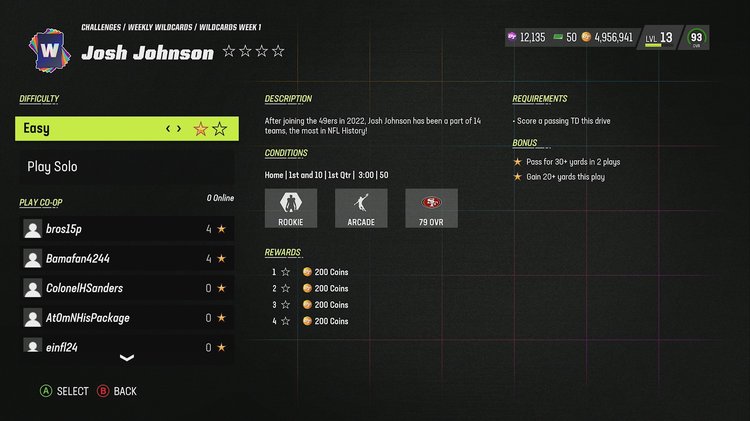The height and width of the screenshot is (421, 750).
Task: Expand the co-op list with the down chevron
Action: [x=127, y=358]
